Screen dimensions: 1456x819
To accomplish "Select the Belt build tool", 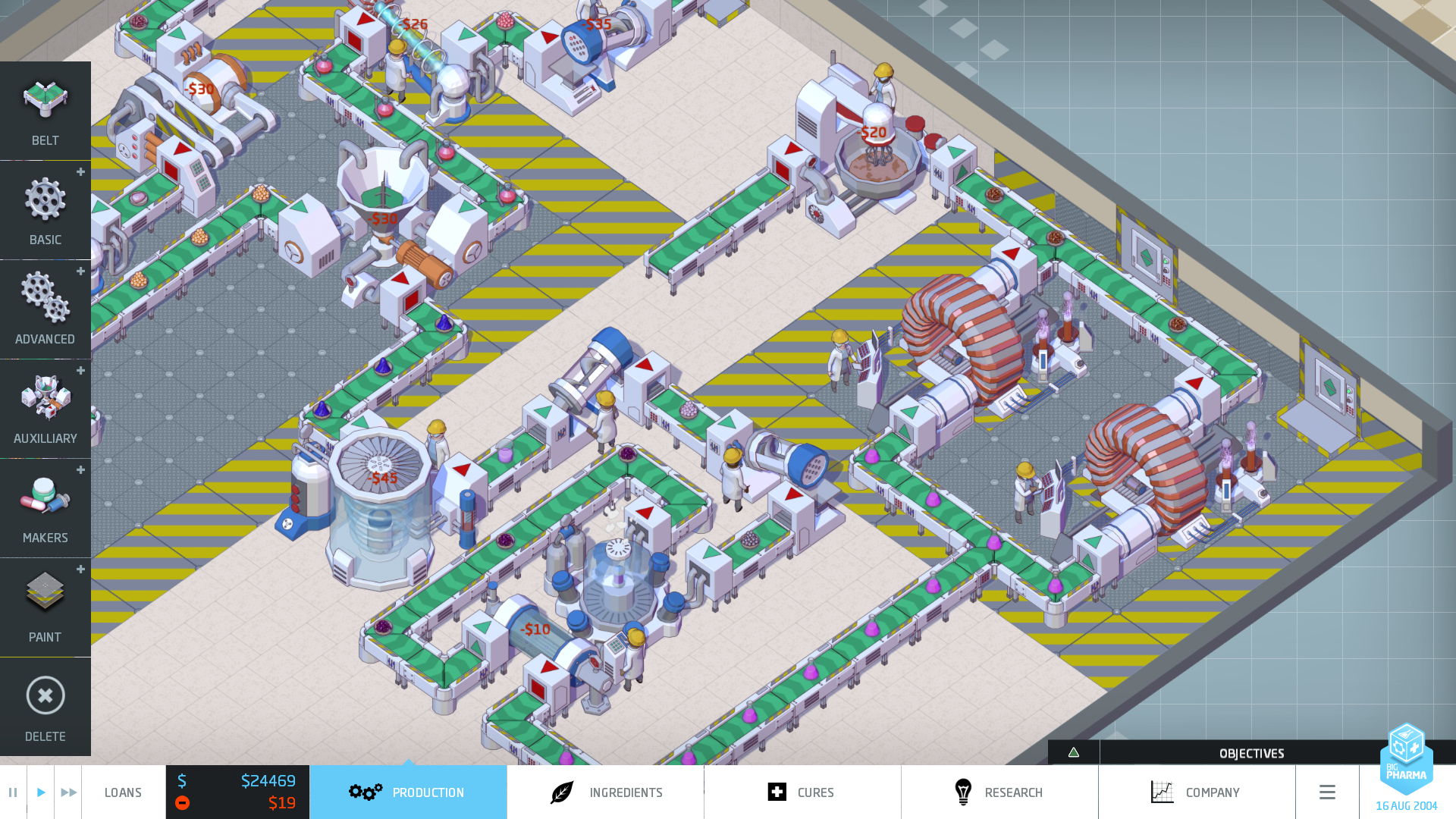I will click(45, 111).
